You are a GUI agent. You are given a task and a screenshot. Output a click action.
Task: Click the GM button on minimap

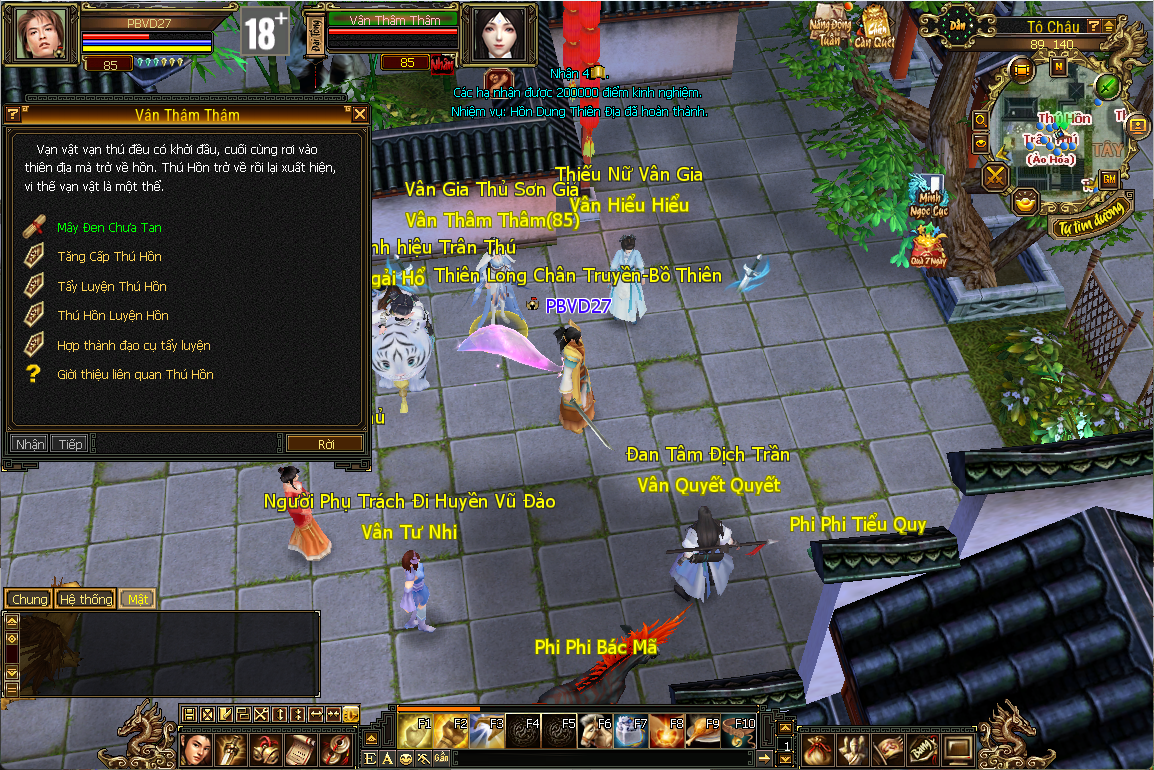pos(1110,179)
